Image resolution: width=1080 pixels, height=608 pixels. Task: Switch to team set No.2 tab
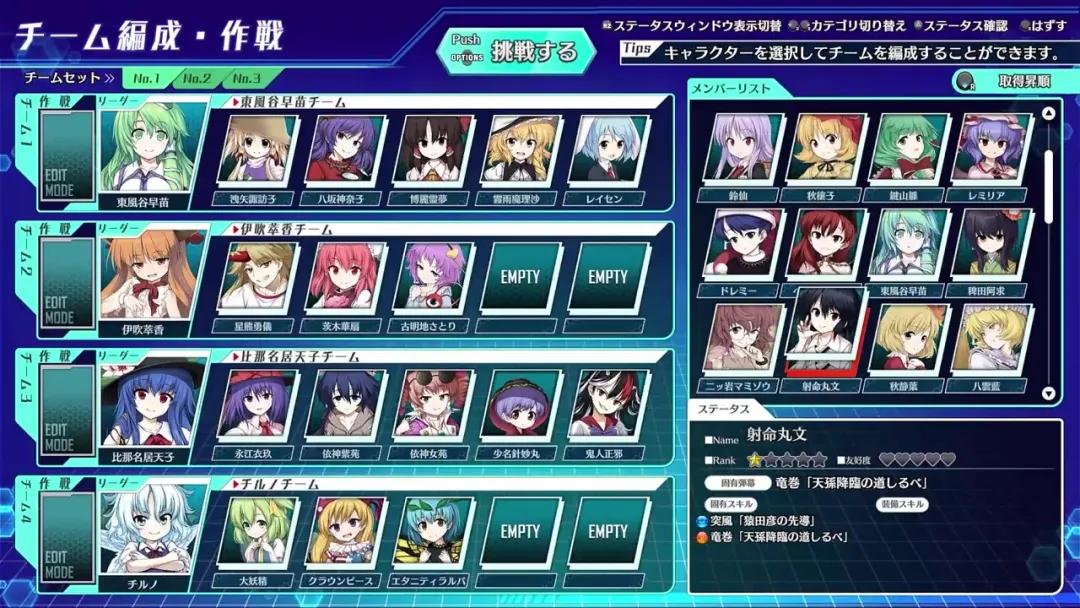click(196, 78)
